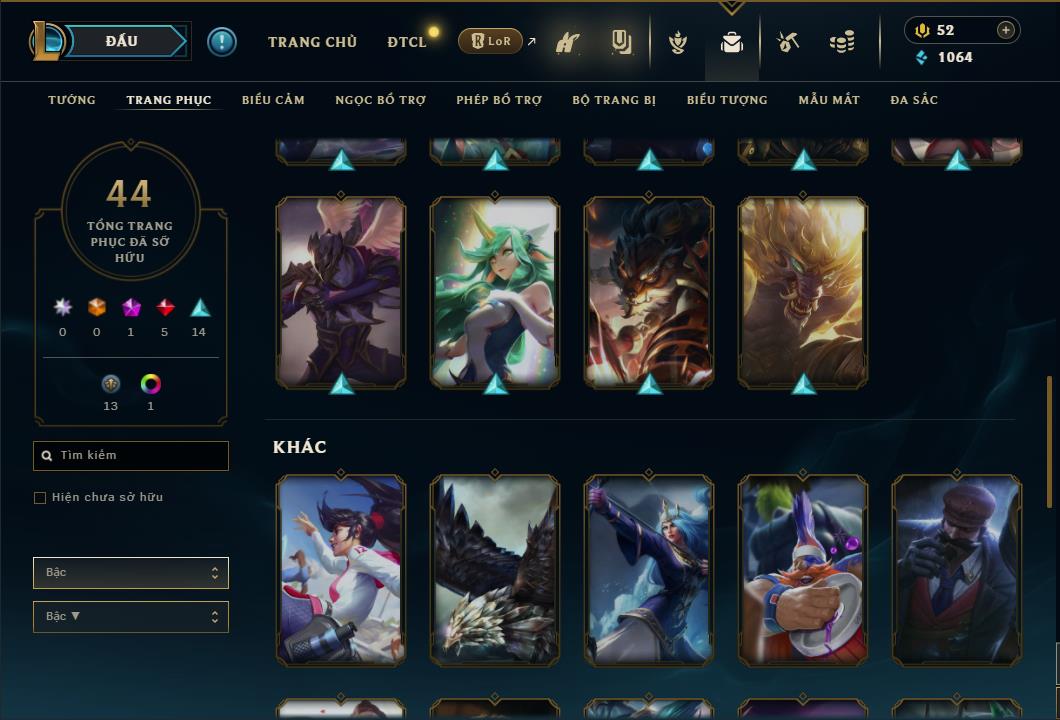The height and width of the screenshot is (720, 1060).
Task: Toggle the Hiện chưa sở hữu checkbox
Action: [40, 498]
